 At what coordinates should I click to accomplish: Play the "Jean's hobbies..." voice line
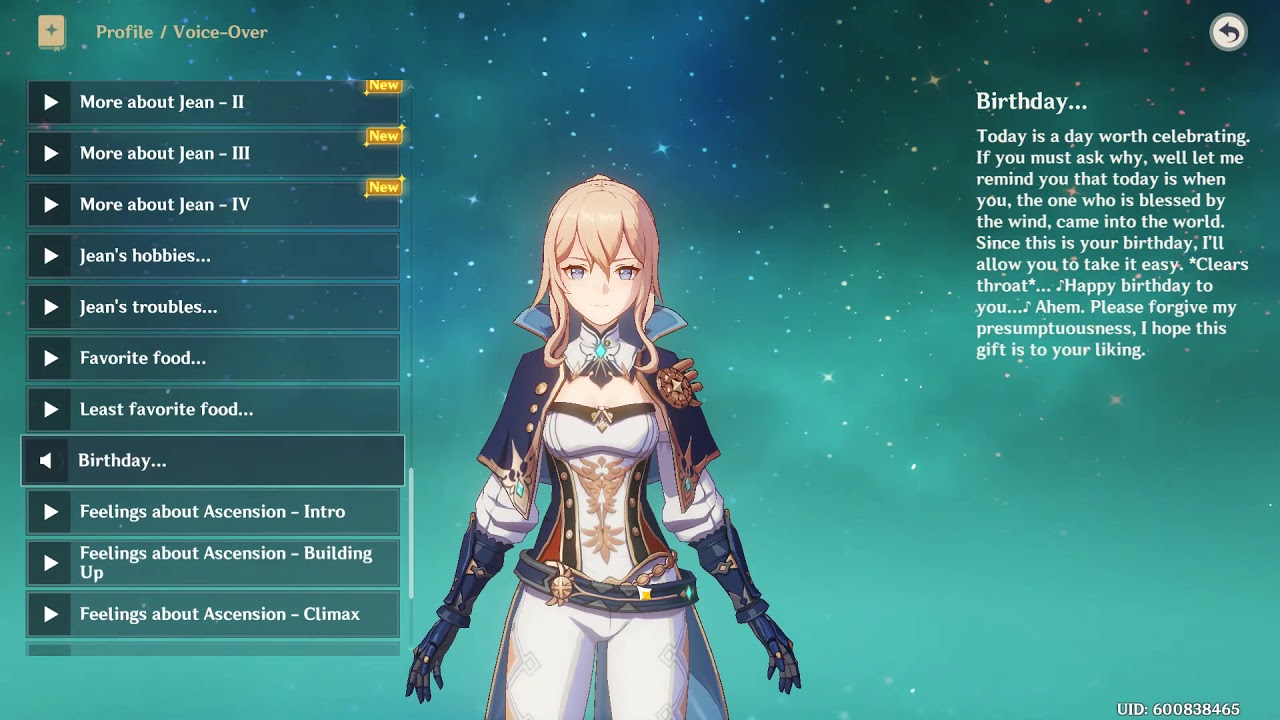click(x=213, y=256)
